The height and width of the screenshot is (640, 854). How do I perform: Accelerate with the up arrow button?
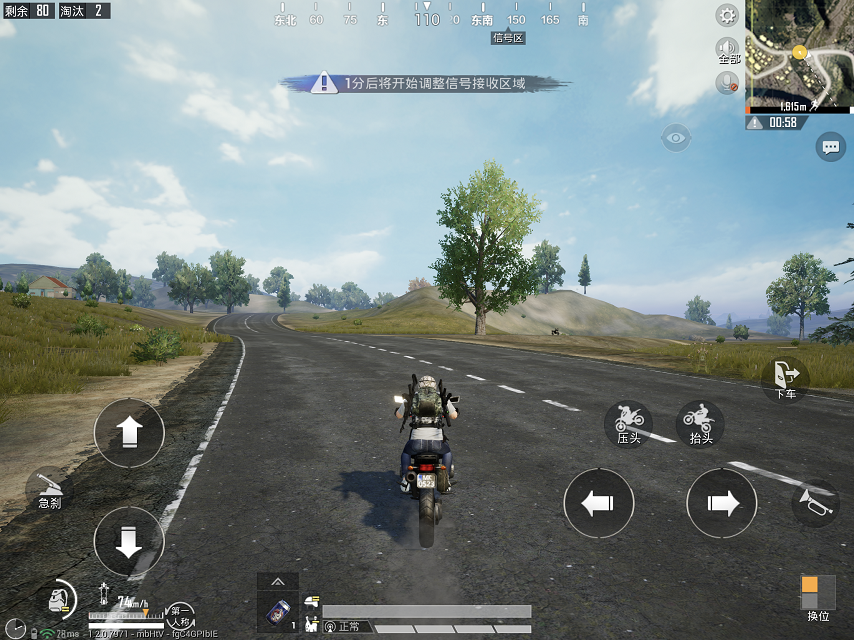pos(128,433)
